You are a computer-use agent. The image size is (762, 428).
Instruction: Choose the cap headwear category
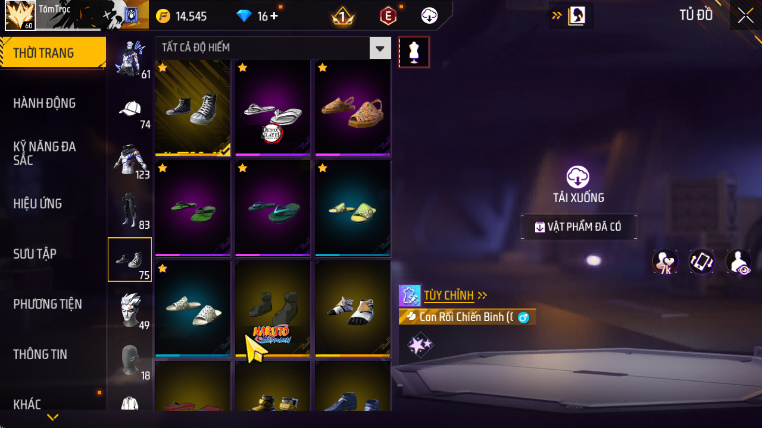tap(129, 110)
